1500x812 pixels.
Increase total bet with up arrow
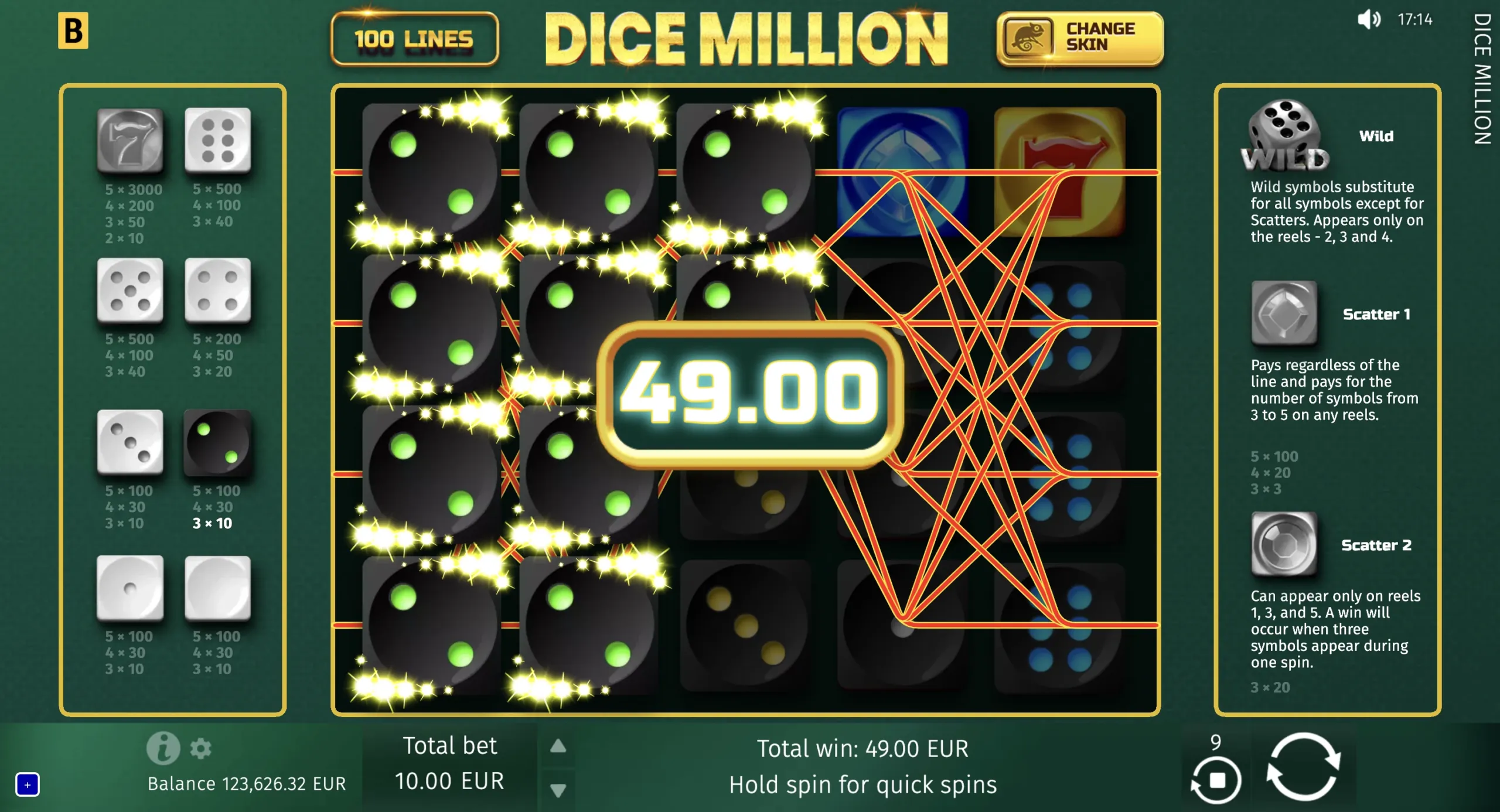[x=558, y=745]
